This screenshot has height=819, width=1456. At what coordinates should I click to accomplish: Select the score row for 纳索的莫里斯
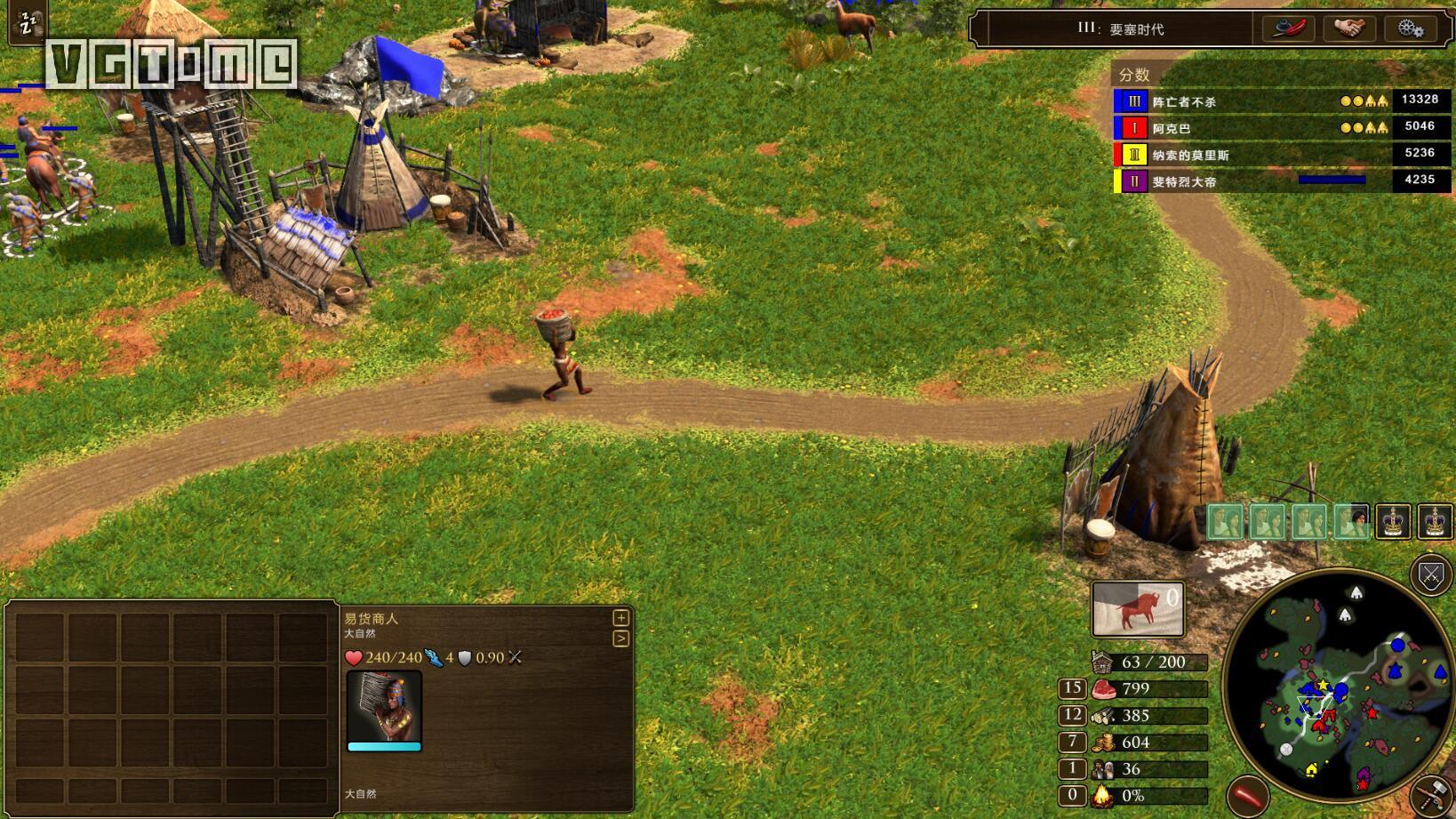coord(1280,155)
